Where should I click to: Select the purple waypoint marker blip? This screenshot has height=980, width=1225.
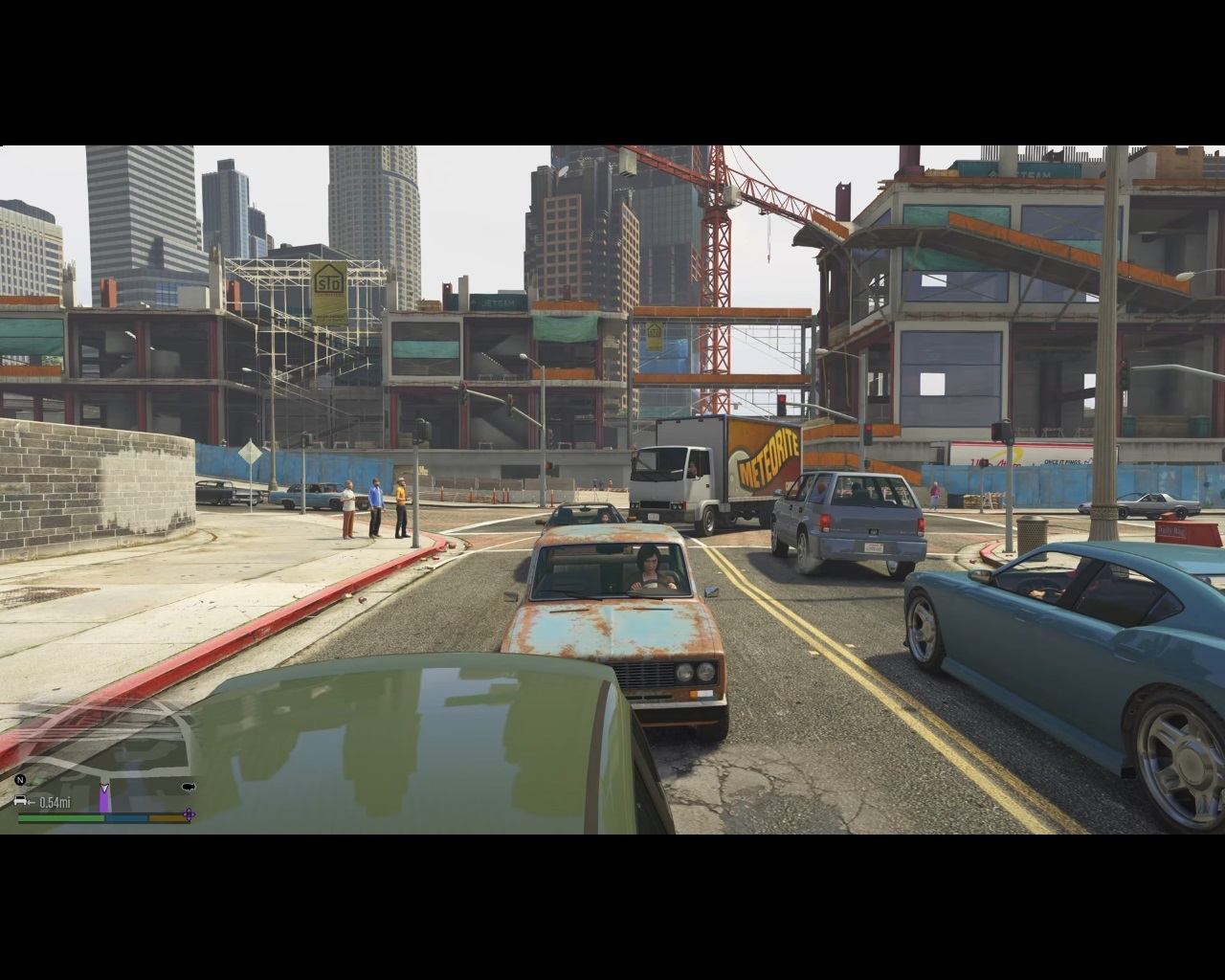pyautogui.click(x=189, y=815)
